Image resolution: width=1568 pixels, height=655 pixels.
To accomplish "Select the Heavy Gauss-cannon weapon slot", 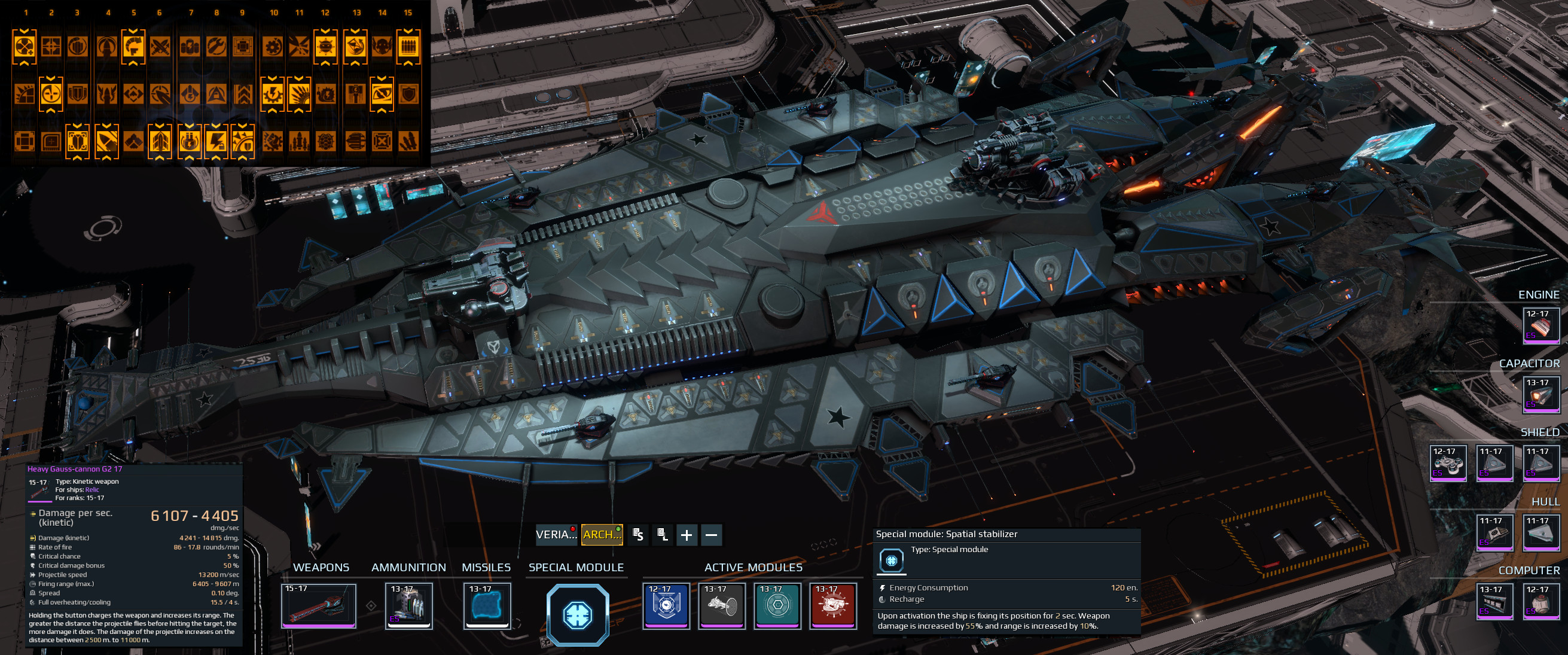I will pos(318,606).
